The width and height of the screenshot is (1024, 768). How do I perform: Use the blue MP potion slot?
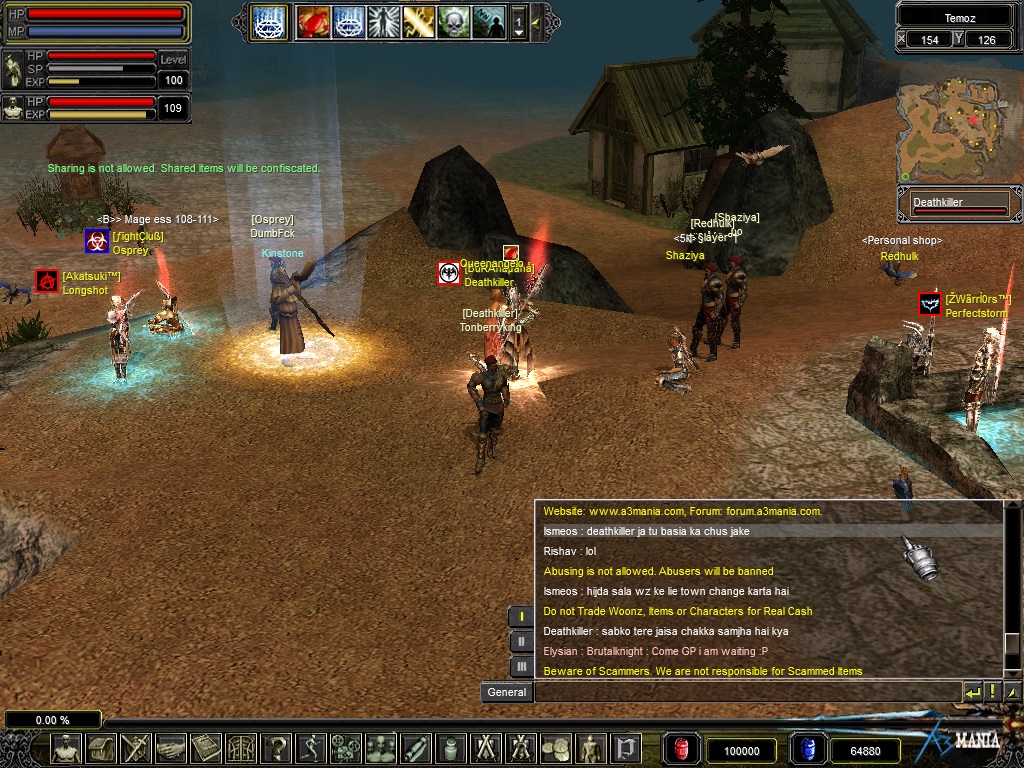pos(808,749)
